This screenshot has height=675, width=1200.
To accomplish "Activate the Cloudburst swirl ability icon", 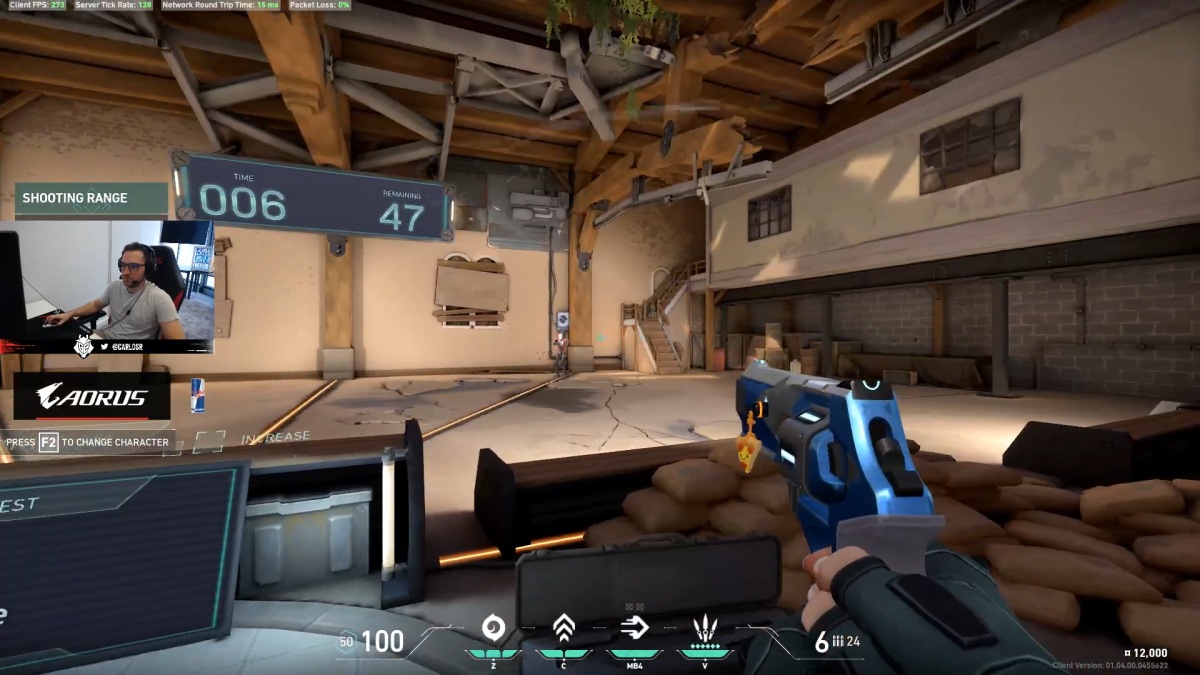I will click(493, 628).
